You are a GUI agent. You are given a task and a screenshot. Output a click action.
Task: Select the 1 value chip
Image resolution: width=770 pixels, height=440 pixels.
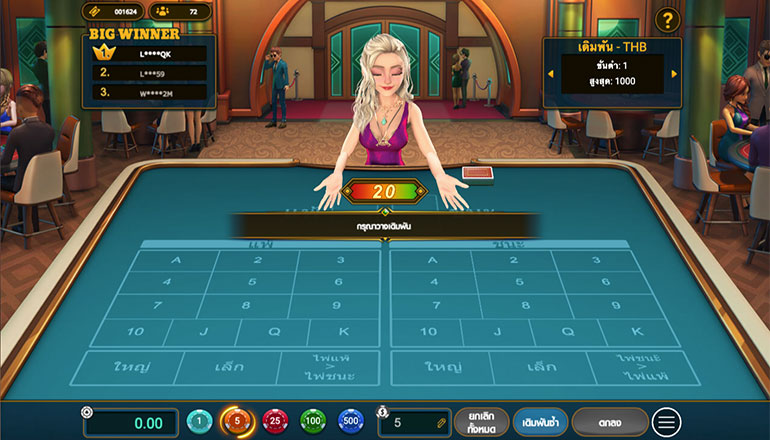[x=200, y=422]
